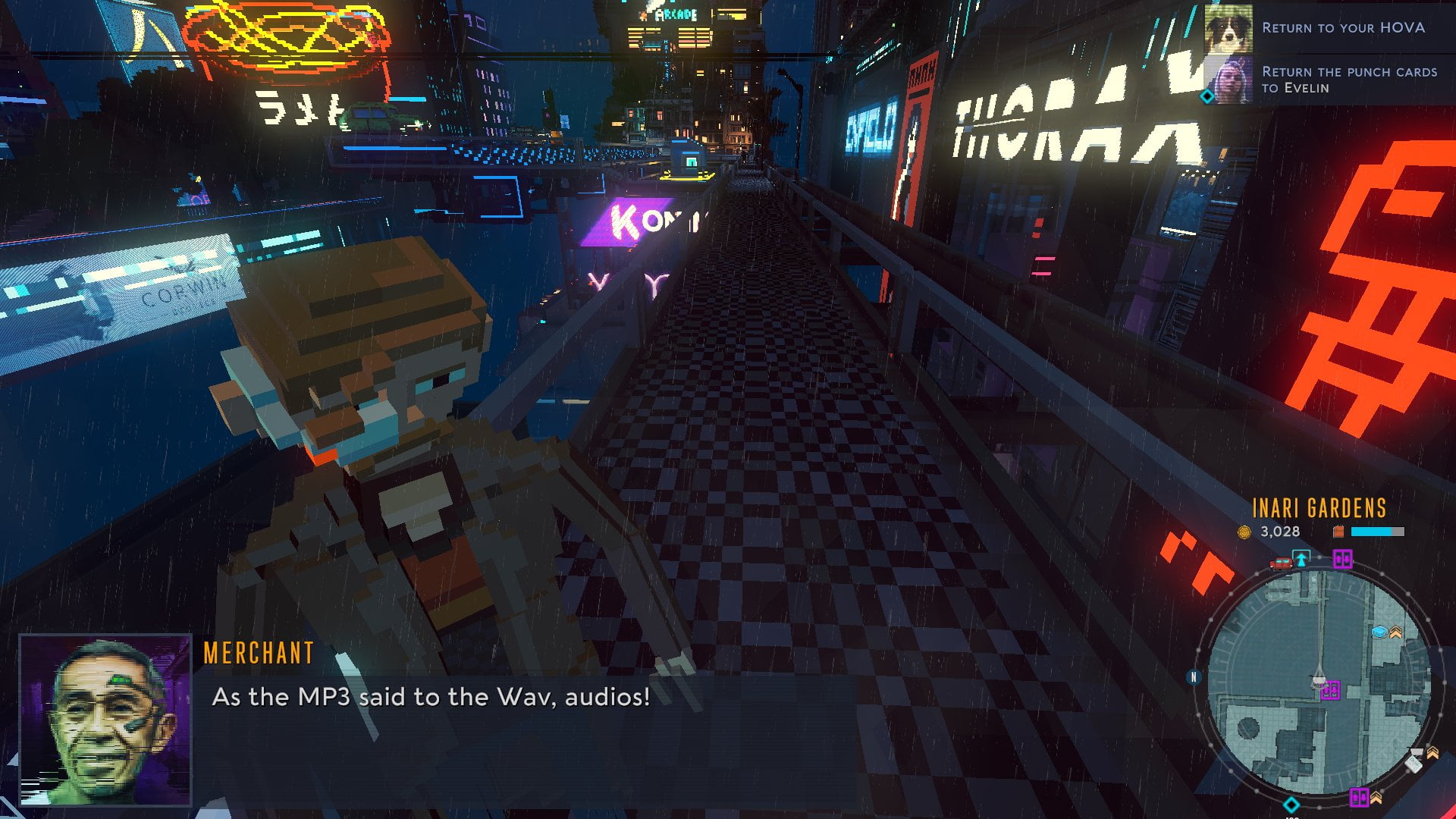Click the circular minimap
The image size is (1456, 819).
click(1318, 684)
